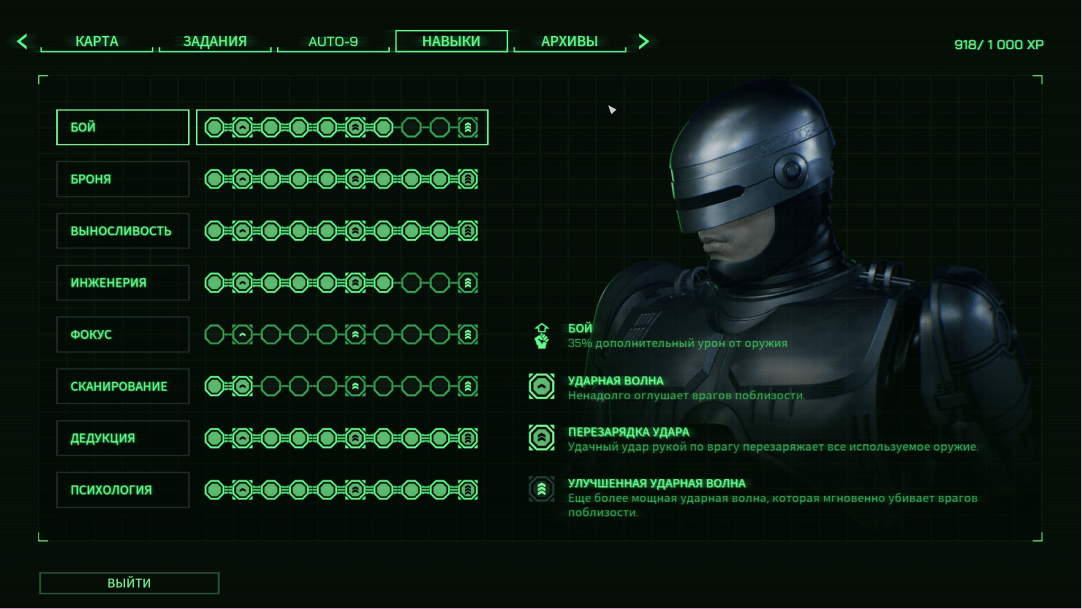The height and width of the screenshot is (609, 1082).
Task: Open the Архивы tab
Action: click(x=569, y=42)
